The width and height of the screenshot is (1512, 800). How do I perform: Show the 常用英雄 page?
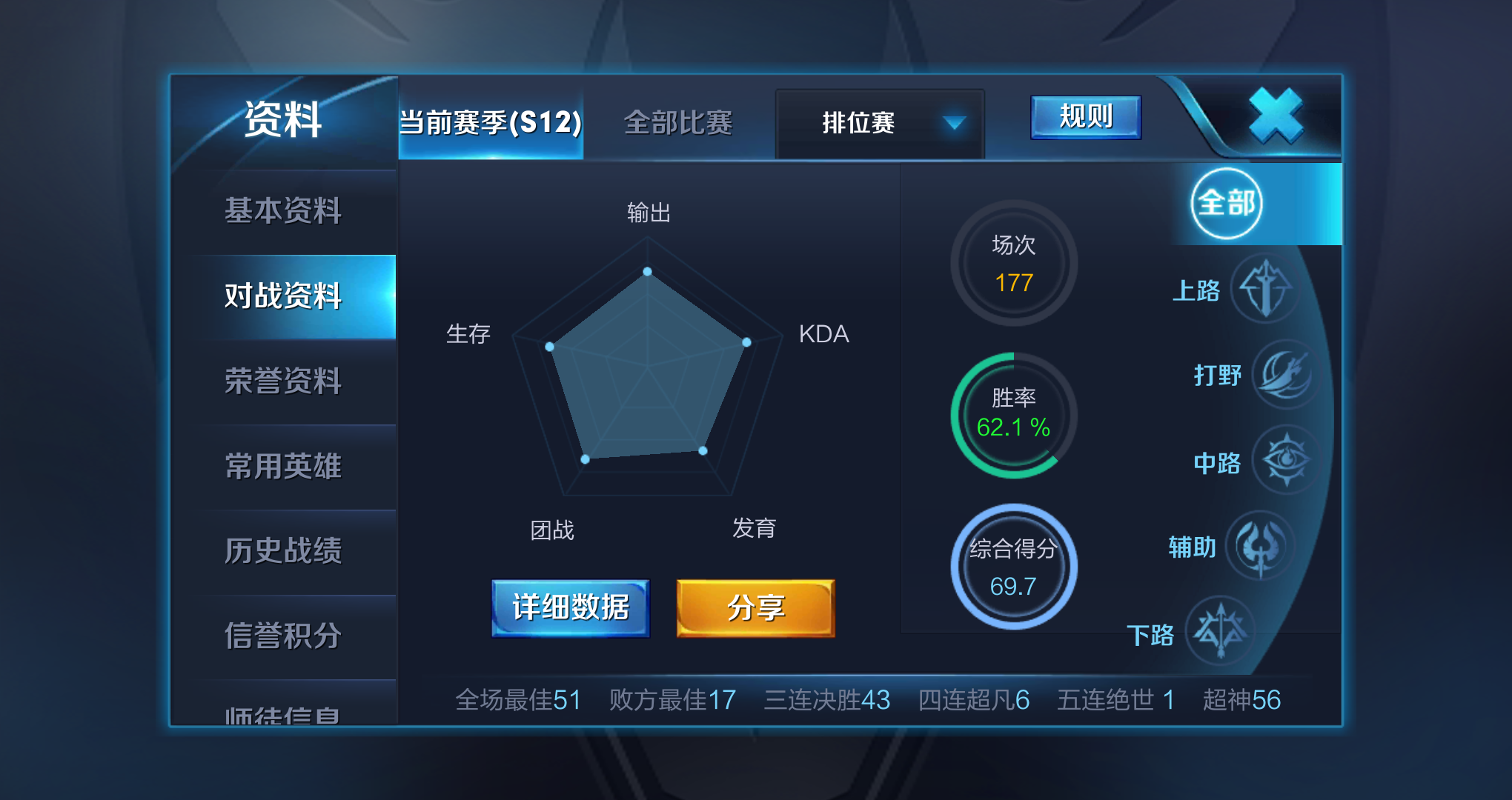283,467
